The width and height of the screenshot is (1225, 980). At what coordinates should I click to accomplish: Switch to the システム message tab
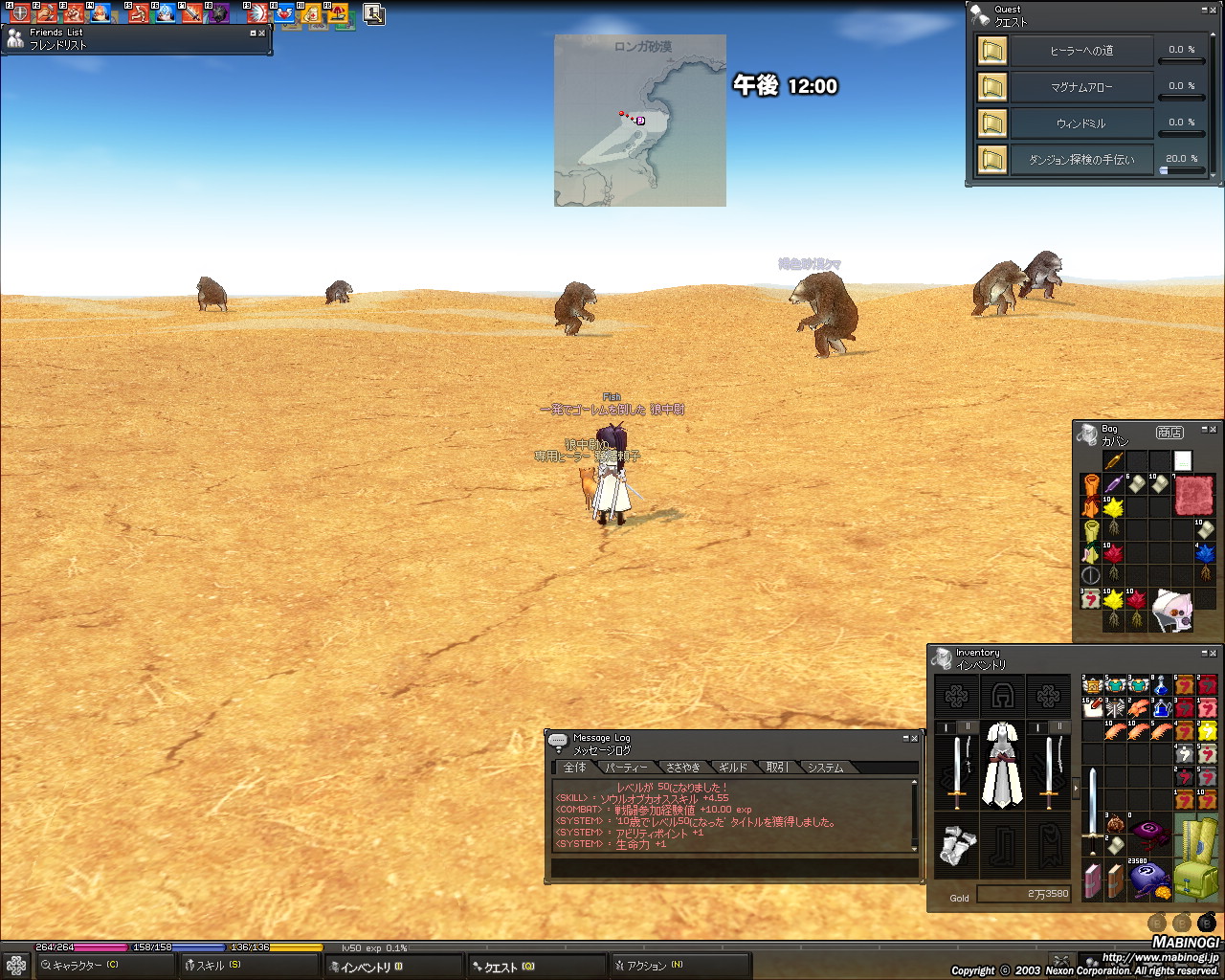[x=825, y=768]
